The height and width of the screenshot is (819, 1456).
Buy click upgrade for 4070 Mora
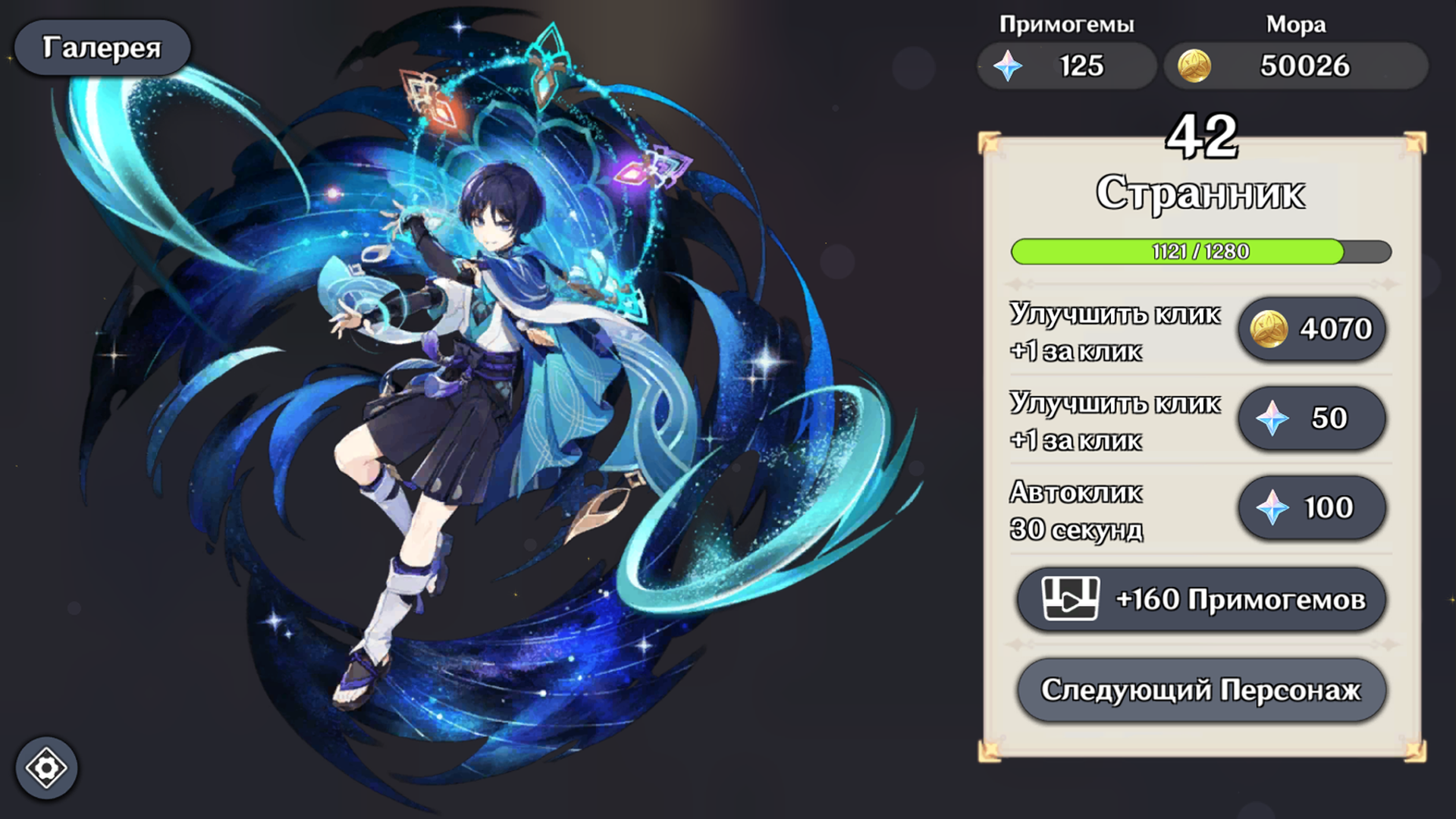click(x=1313, y=328)
